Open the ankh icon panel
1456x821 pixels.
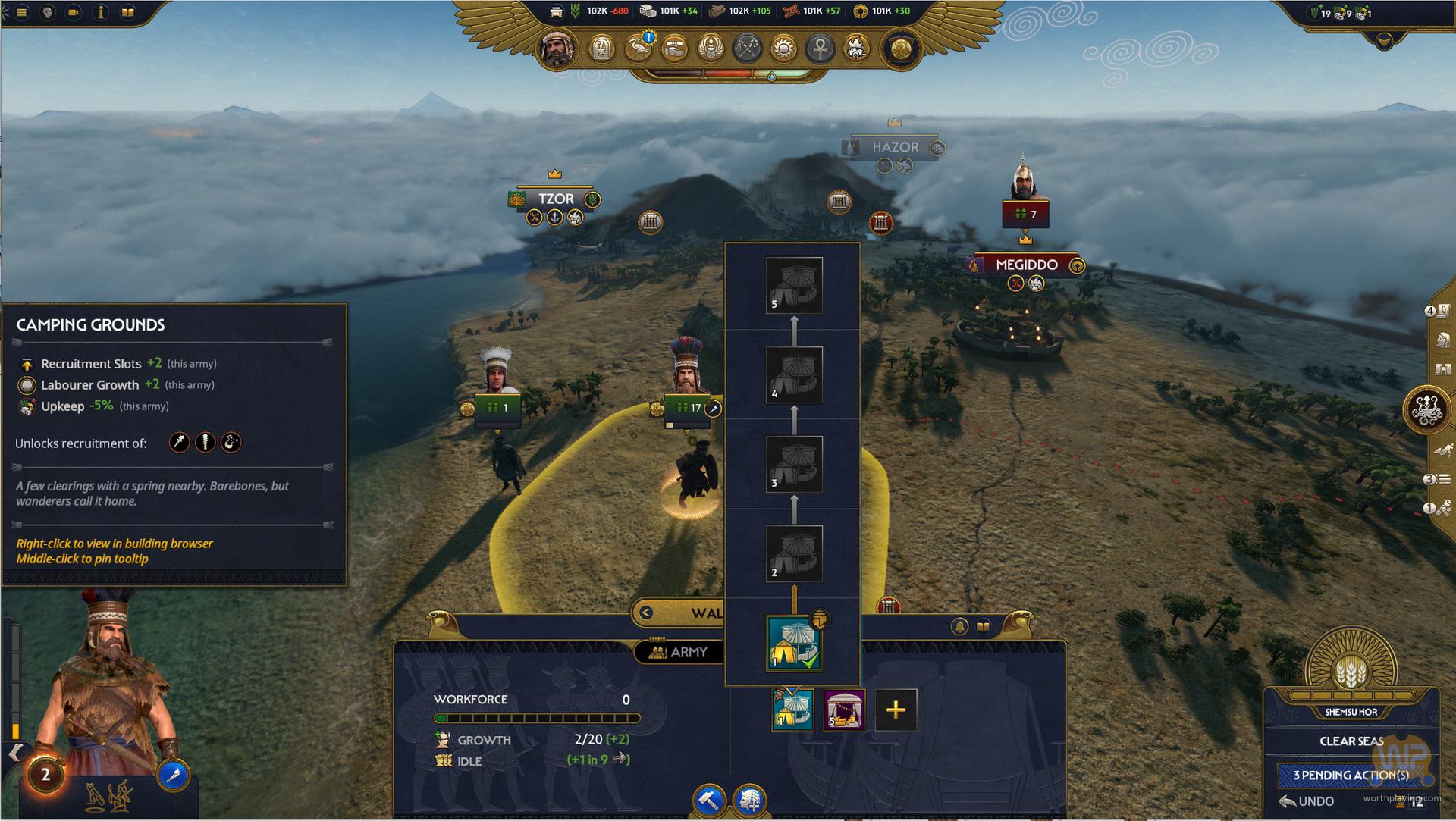tap(821, 49)
